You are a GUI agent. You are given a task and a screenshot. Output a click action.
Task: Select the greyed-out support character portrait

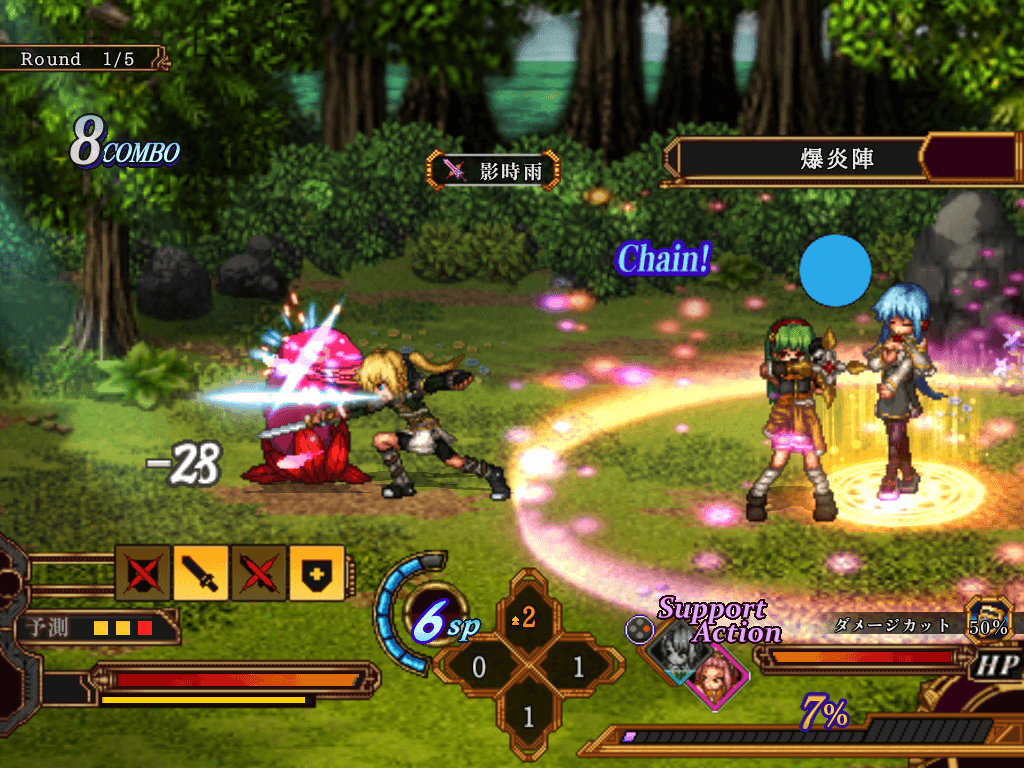pyautogui.click(x=673, y=650)
